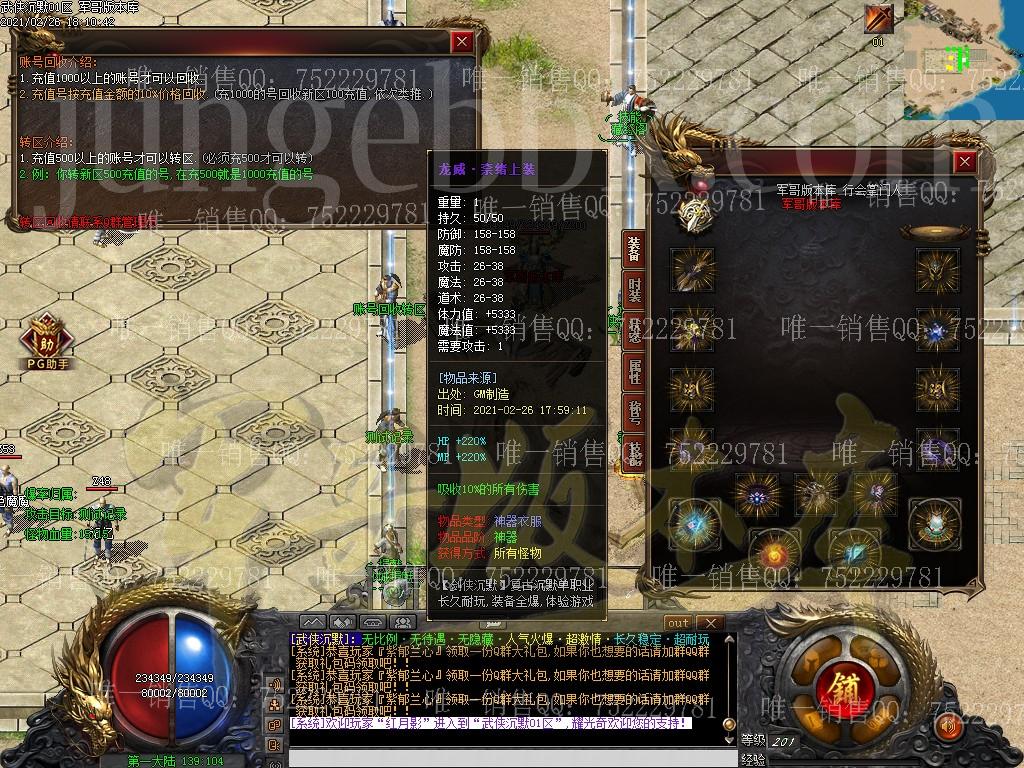Open the 时装 fashion tab
1024x768 pixels.
633,291
